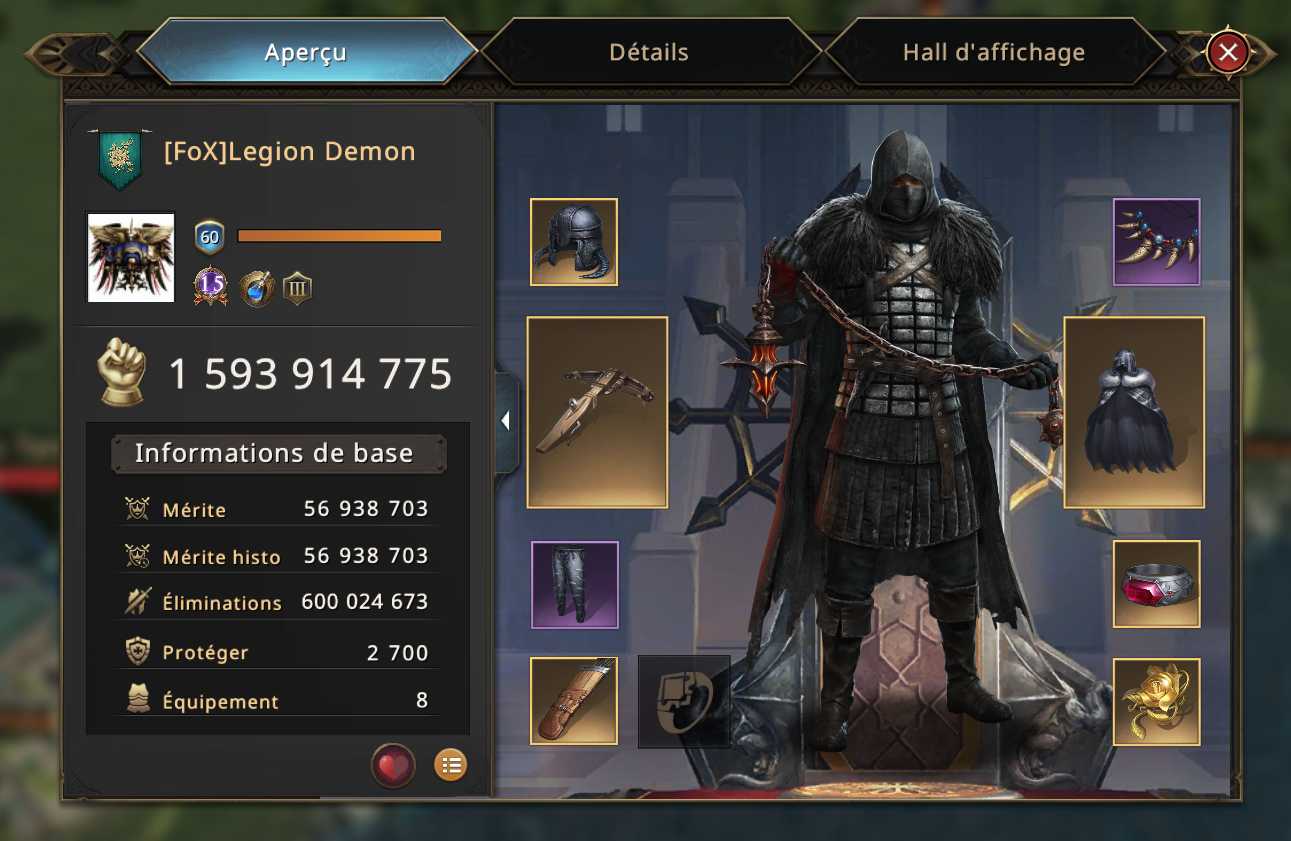Select the Roman numeral III badge

(x=297, y=289)
